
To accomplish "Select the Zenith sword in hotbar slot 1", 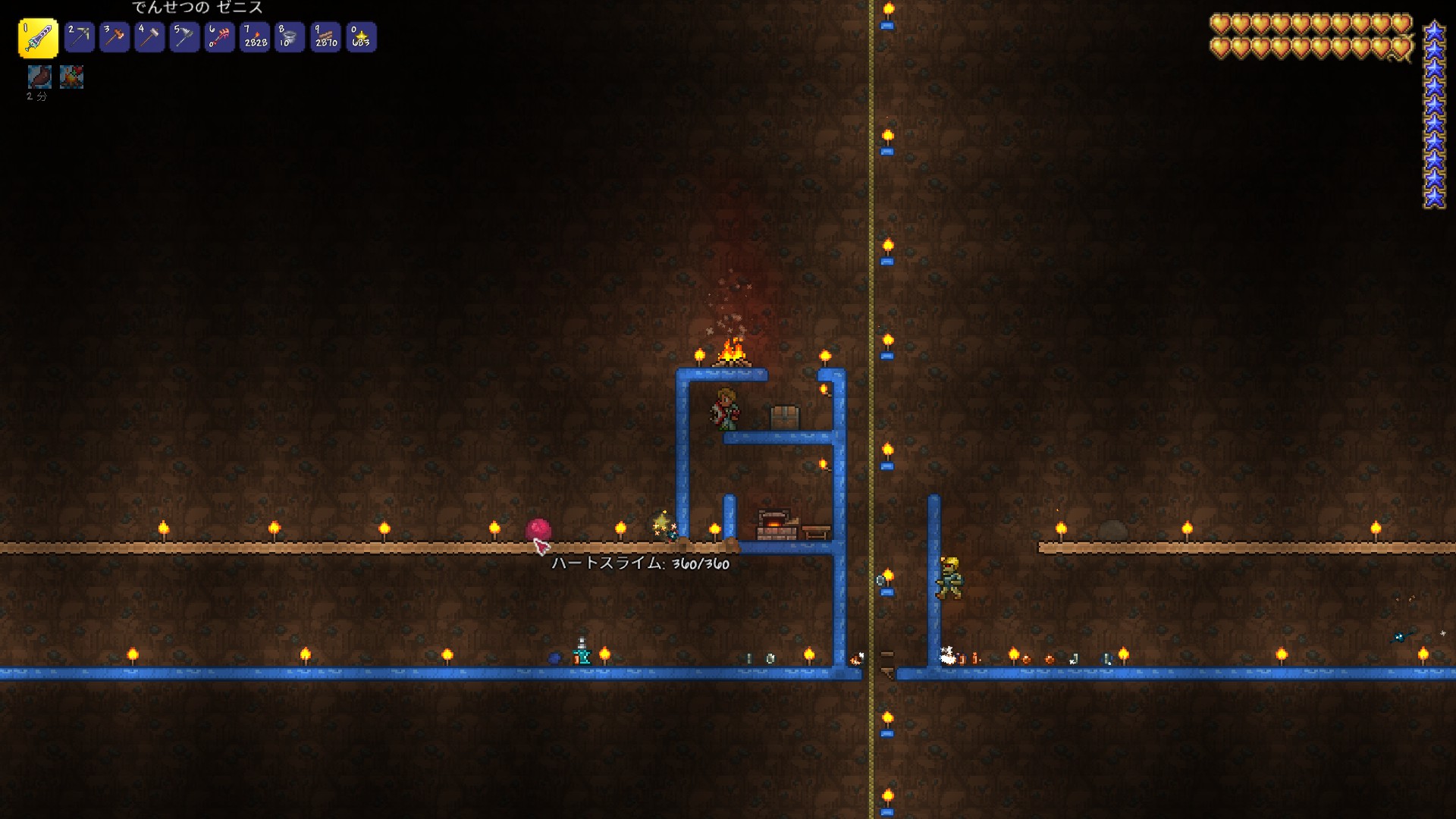I will [x=38, y=38].
